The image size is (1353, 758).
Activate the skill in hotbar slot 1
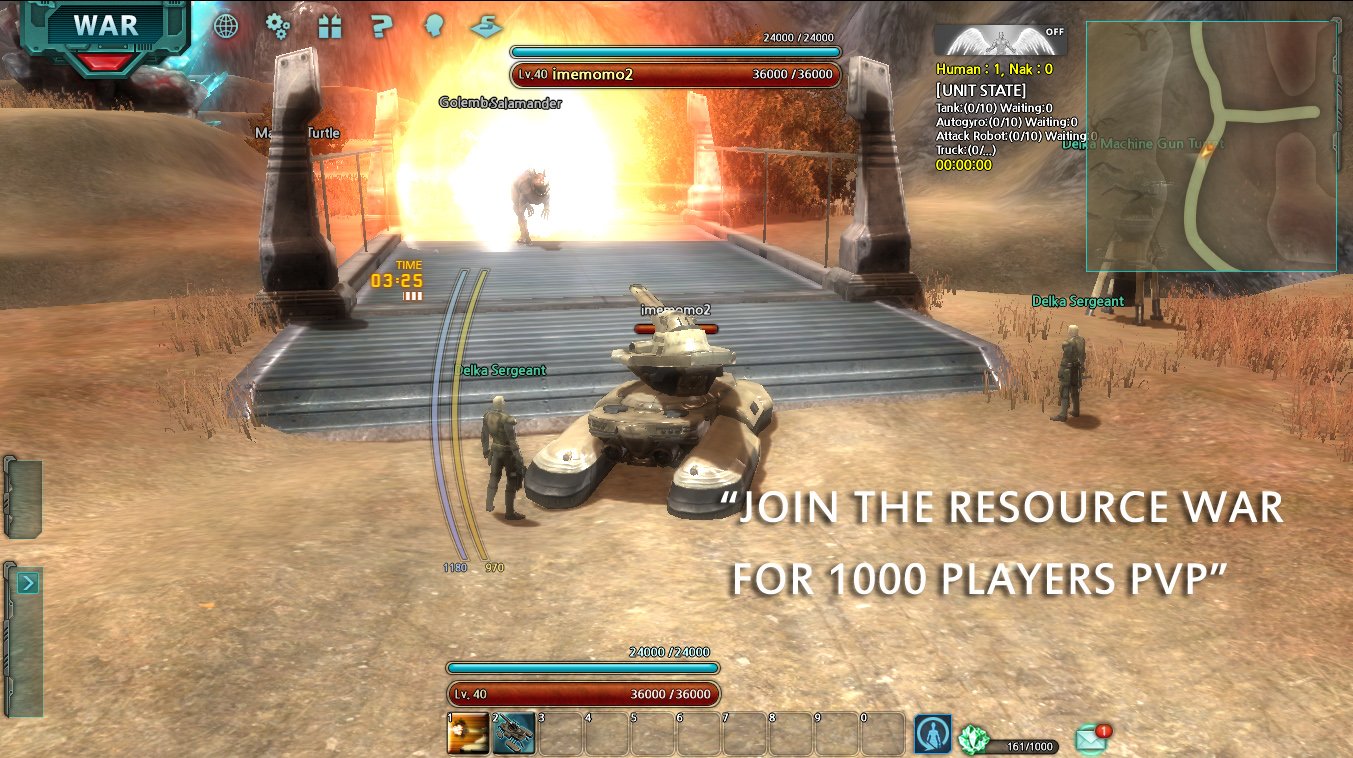(x=467, y=733)
